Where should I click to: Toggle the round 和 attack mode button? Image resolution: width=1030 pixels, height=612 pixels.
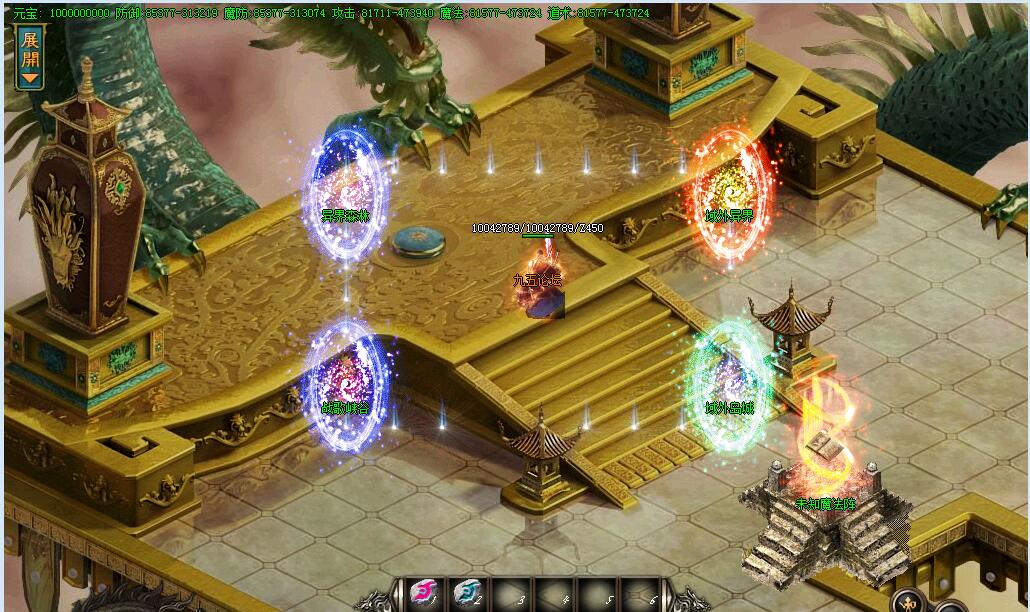click(x=908, y=603)
